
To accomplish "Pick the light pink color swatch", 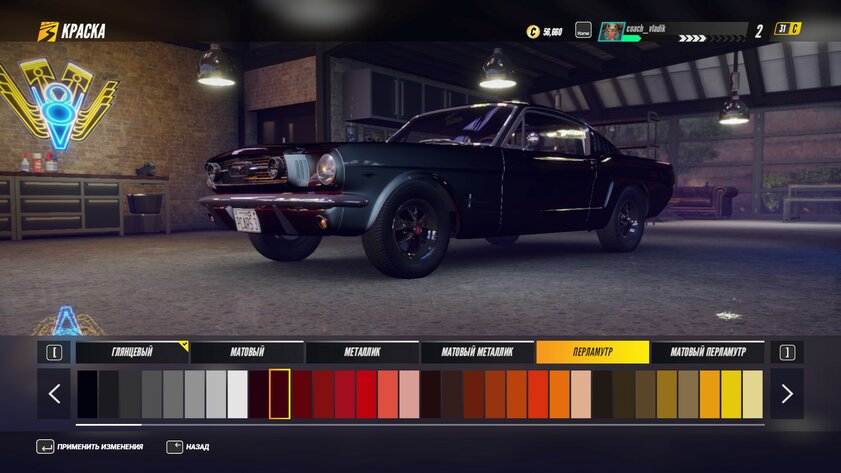I will [x=409, y=394].
